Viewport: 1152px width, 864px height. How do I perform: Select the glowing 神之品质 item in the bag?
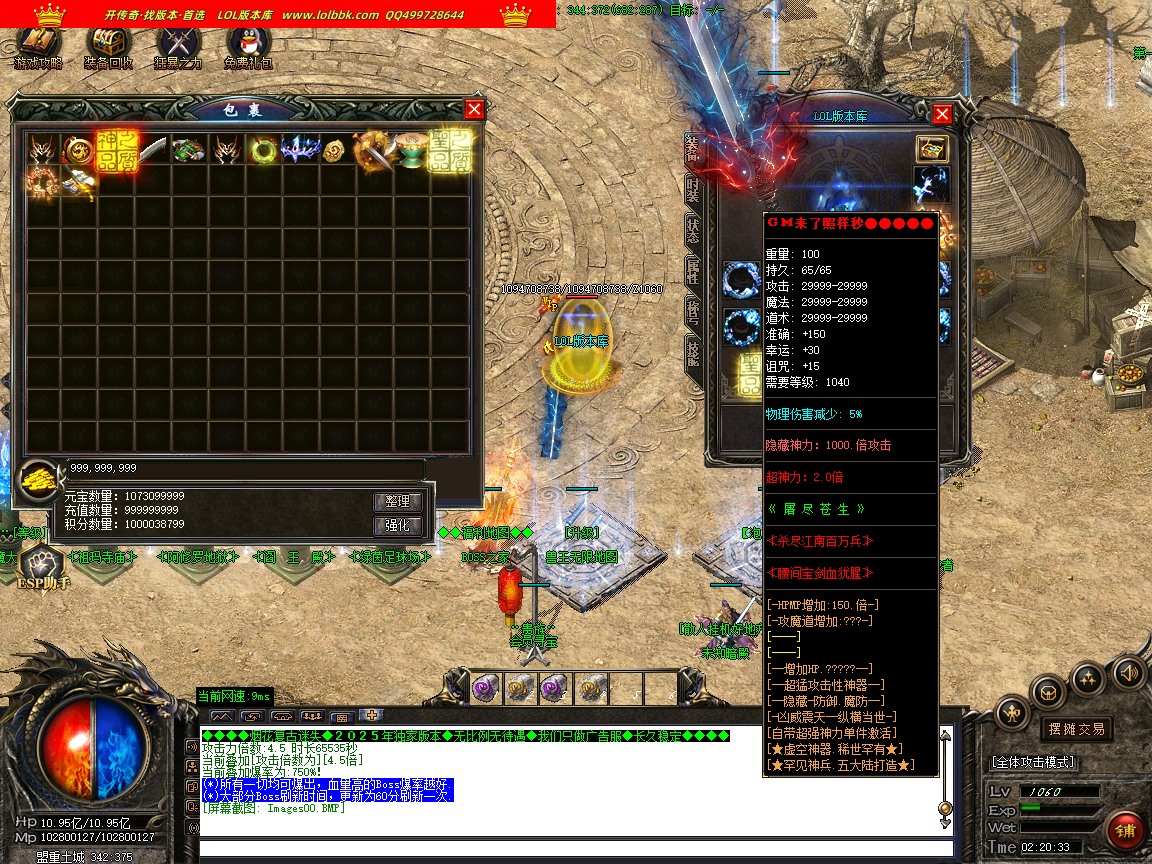coord(116,151)
